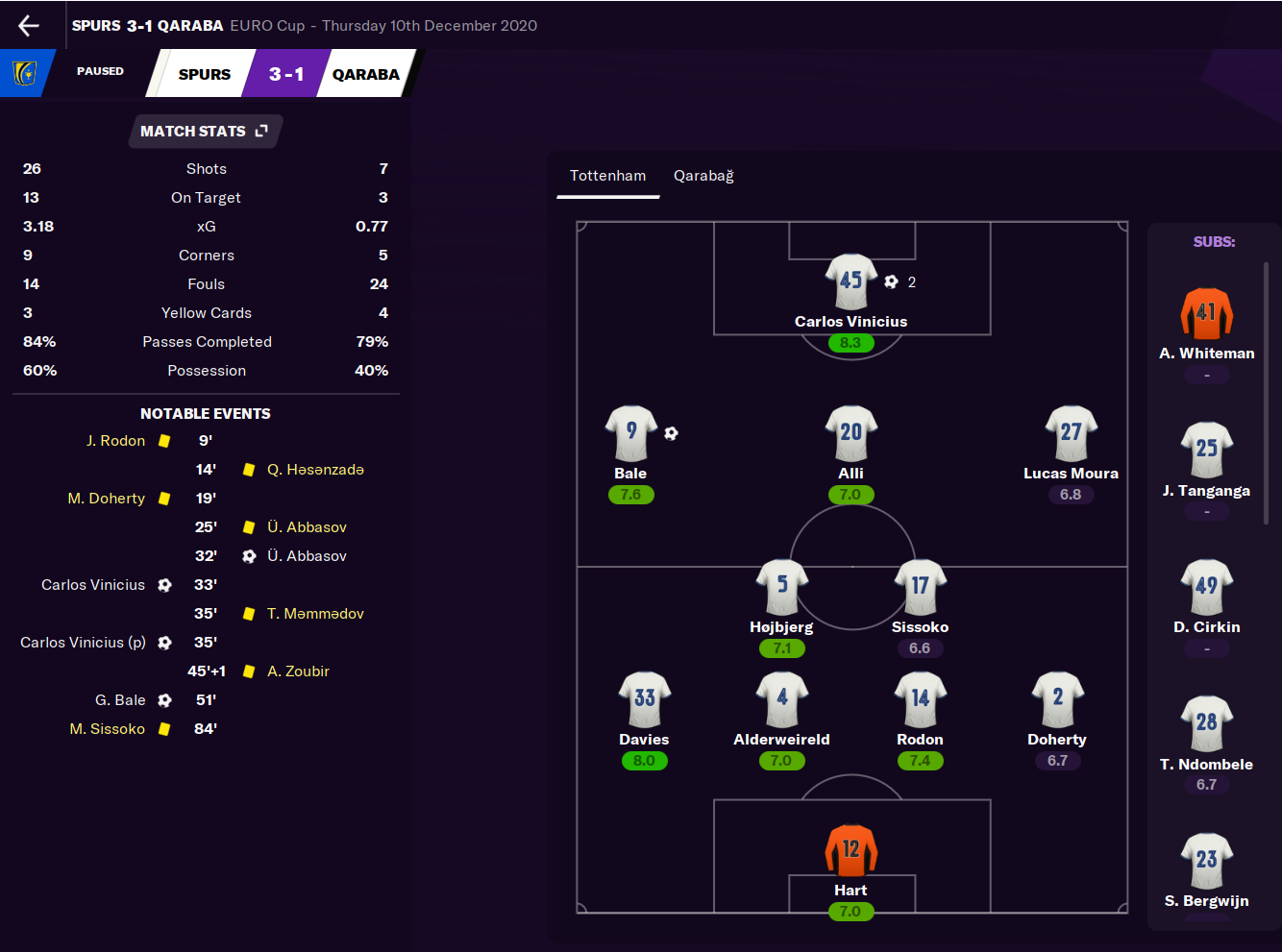Select Alli in attacking midfield

coord(851,433)
